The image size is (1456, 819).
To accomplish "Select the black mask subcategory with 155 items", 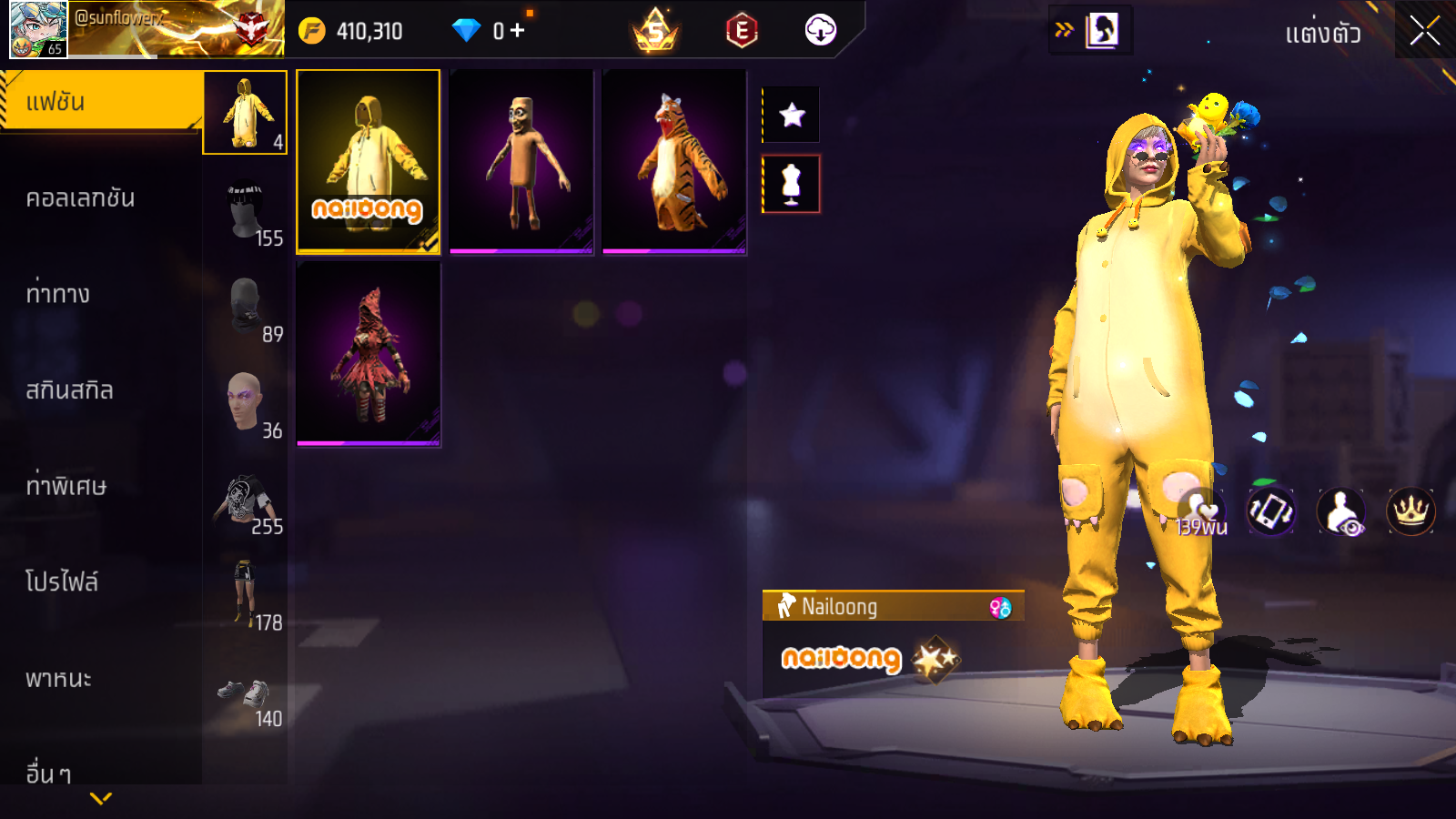I will 246,212.
